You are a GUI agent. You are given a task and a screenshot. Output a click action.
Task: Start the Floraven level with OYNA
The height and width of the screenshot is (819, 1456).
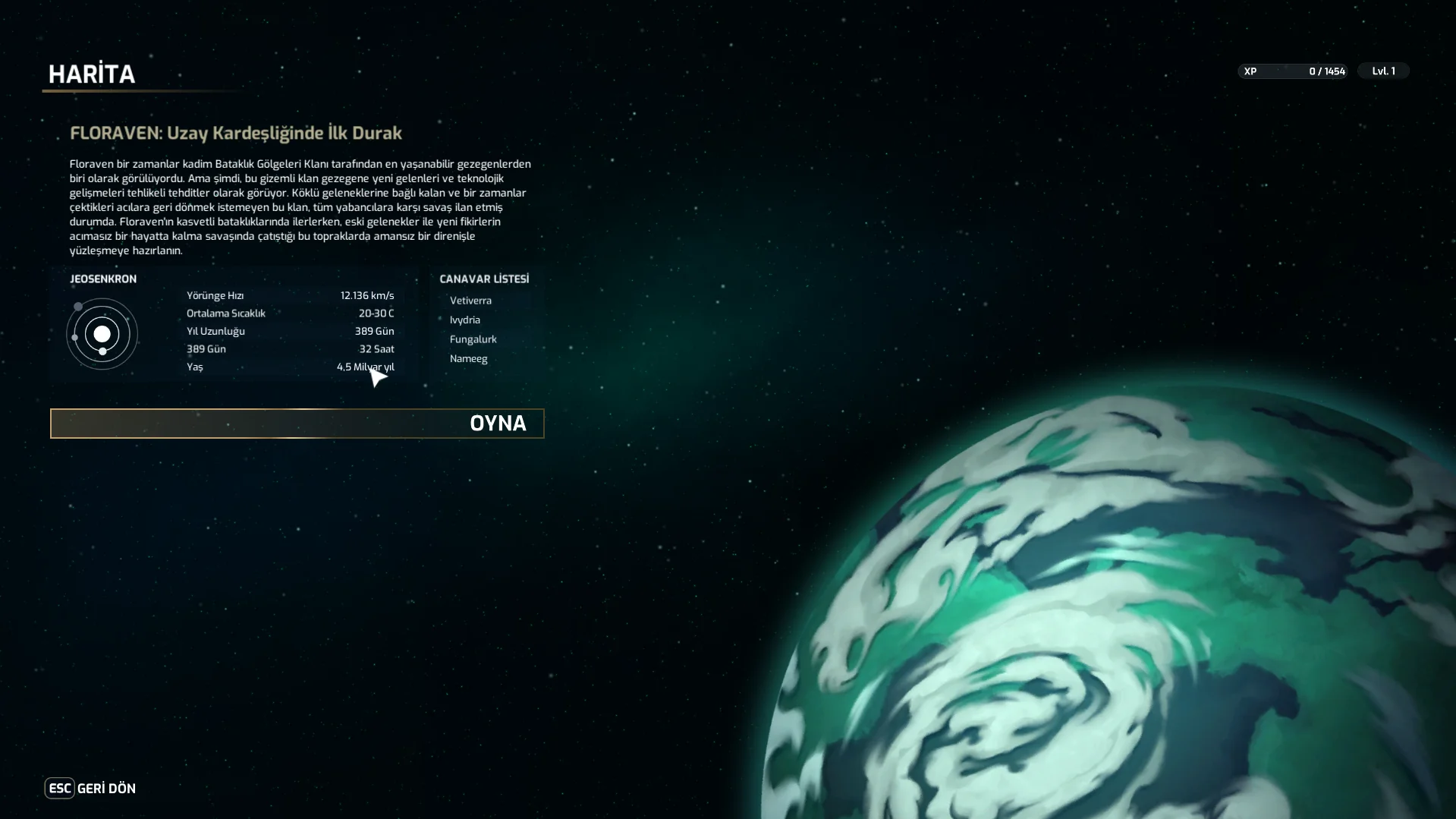(x=297, y=424)
